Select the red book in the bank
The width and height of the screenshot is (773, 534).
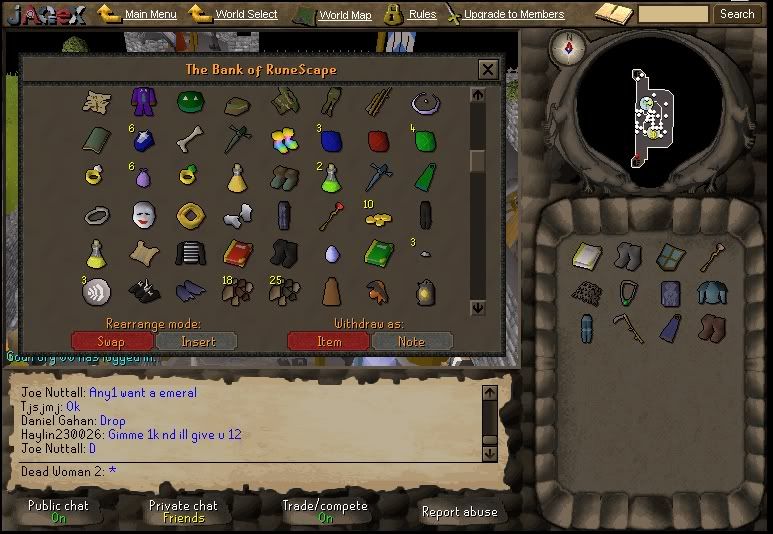click(x=236, y=252)
